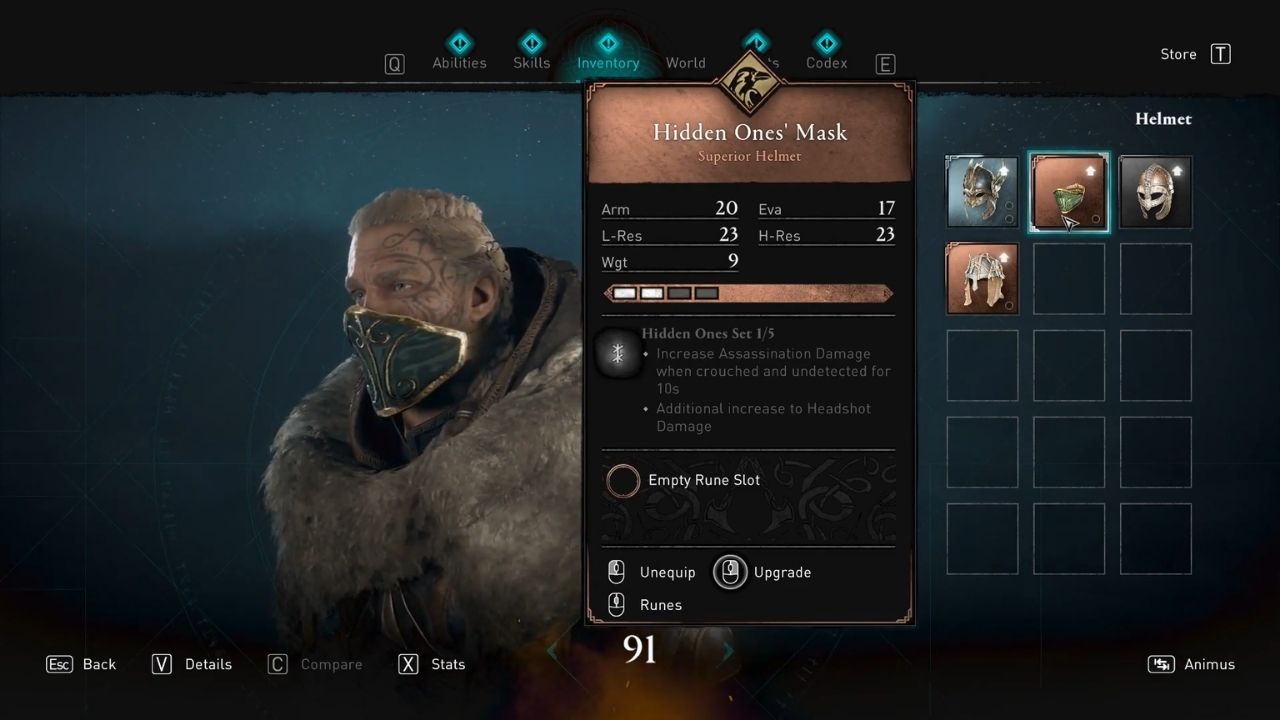Click the mouse icon beside Runes
This screenshot has height=720, width=1280.
[x=616, y=604]
